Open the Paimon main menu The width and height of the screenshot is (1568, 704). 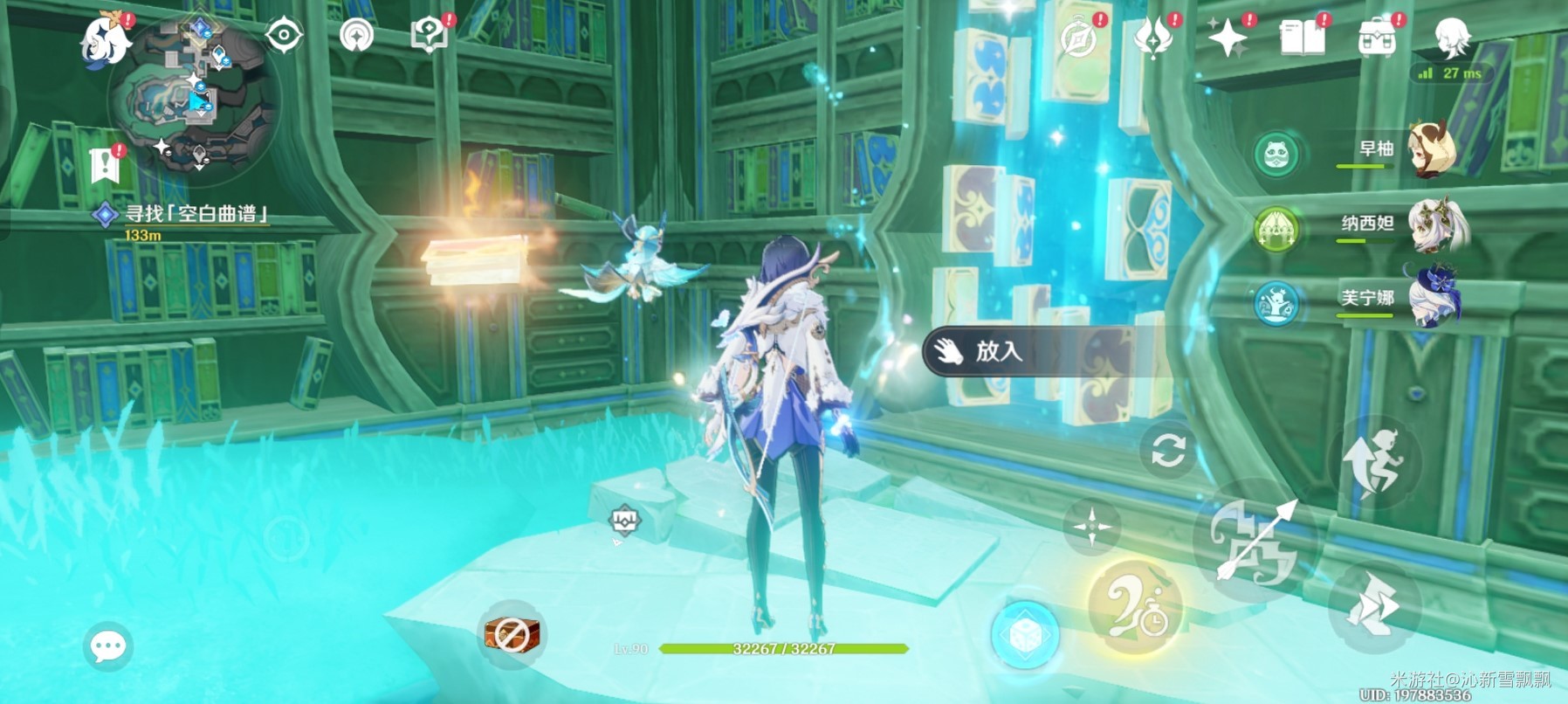pyautogui.click(x=105, y=39)
